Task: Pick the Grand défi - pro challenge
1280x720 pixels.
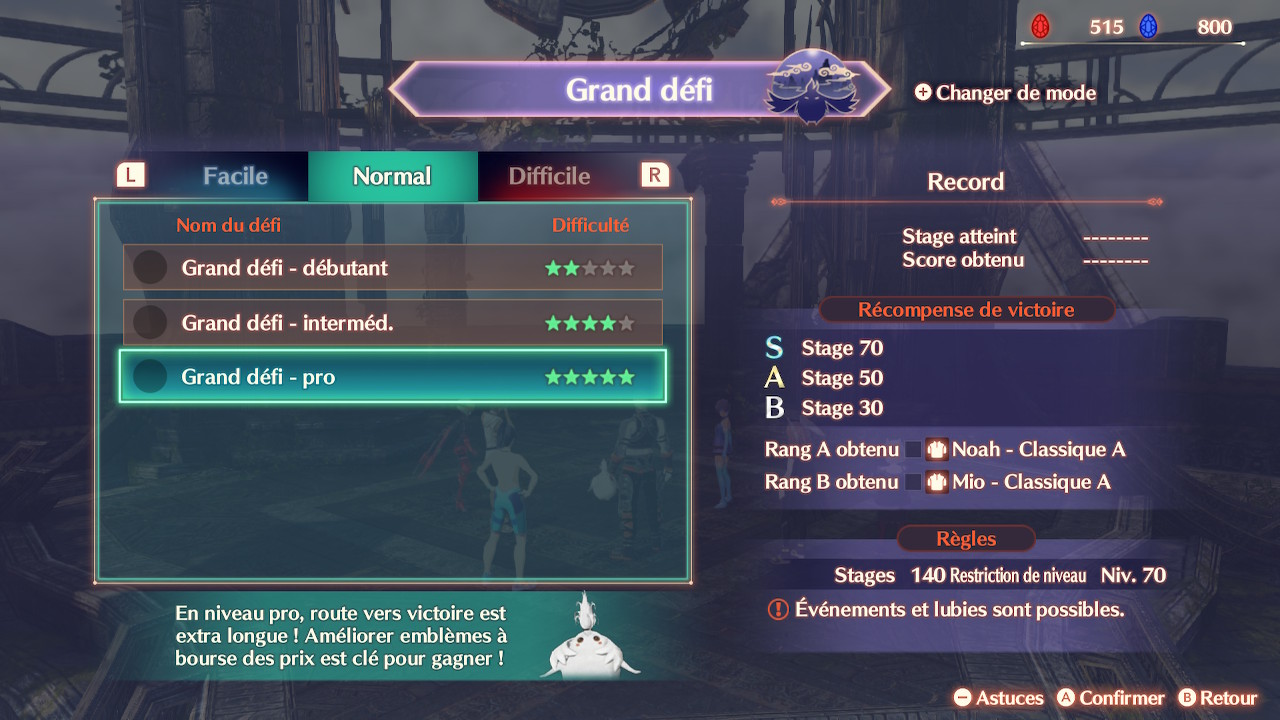Action: [392, 377]
